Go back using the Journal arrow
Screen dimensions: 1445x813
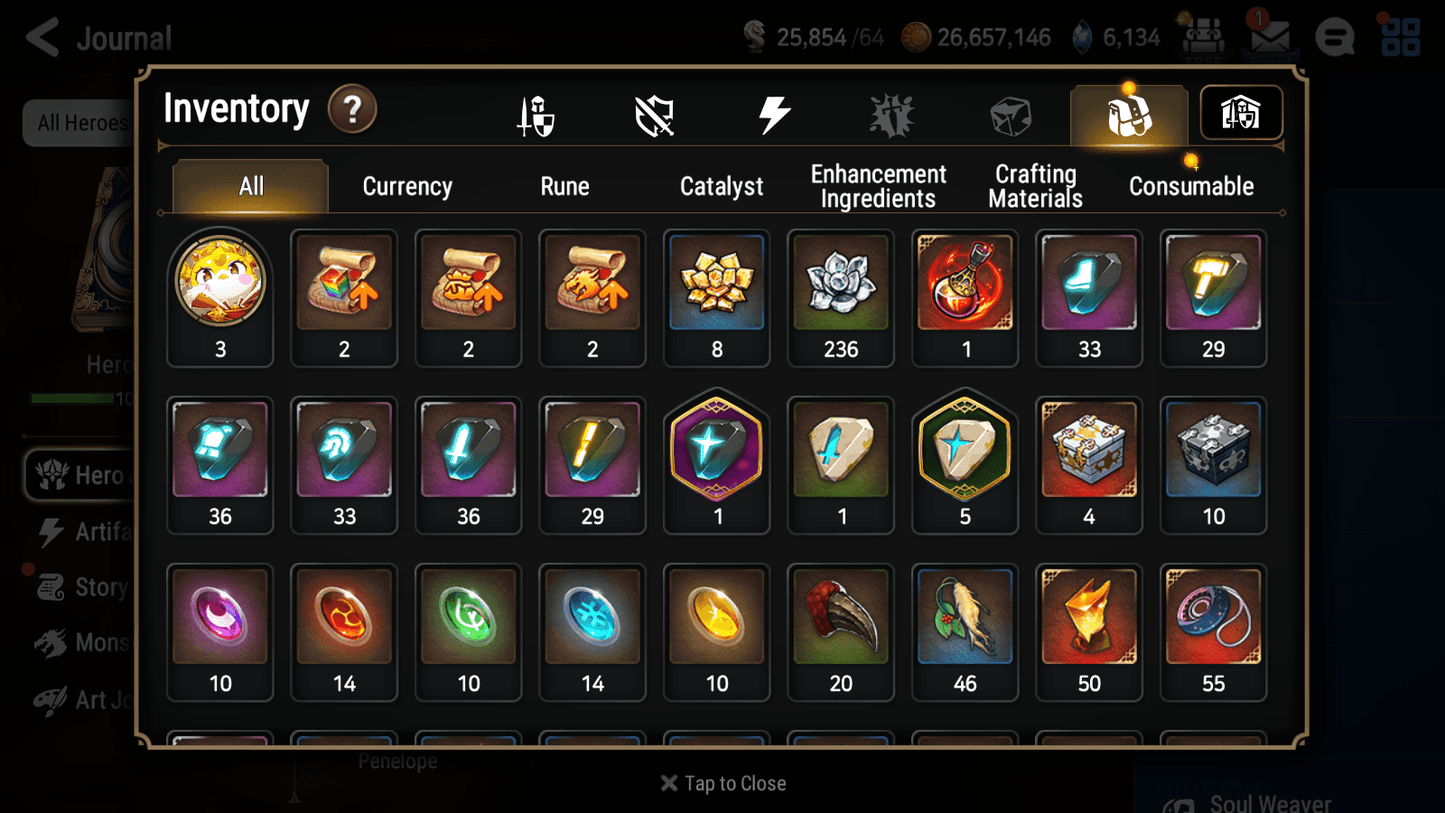click(x=41, y=37)
